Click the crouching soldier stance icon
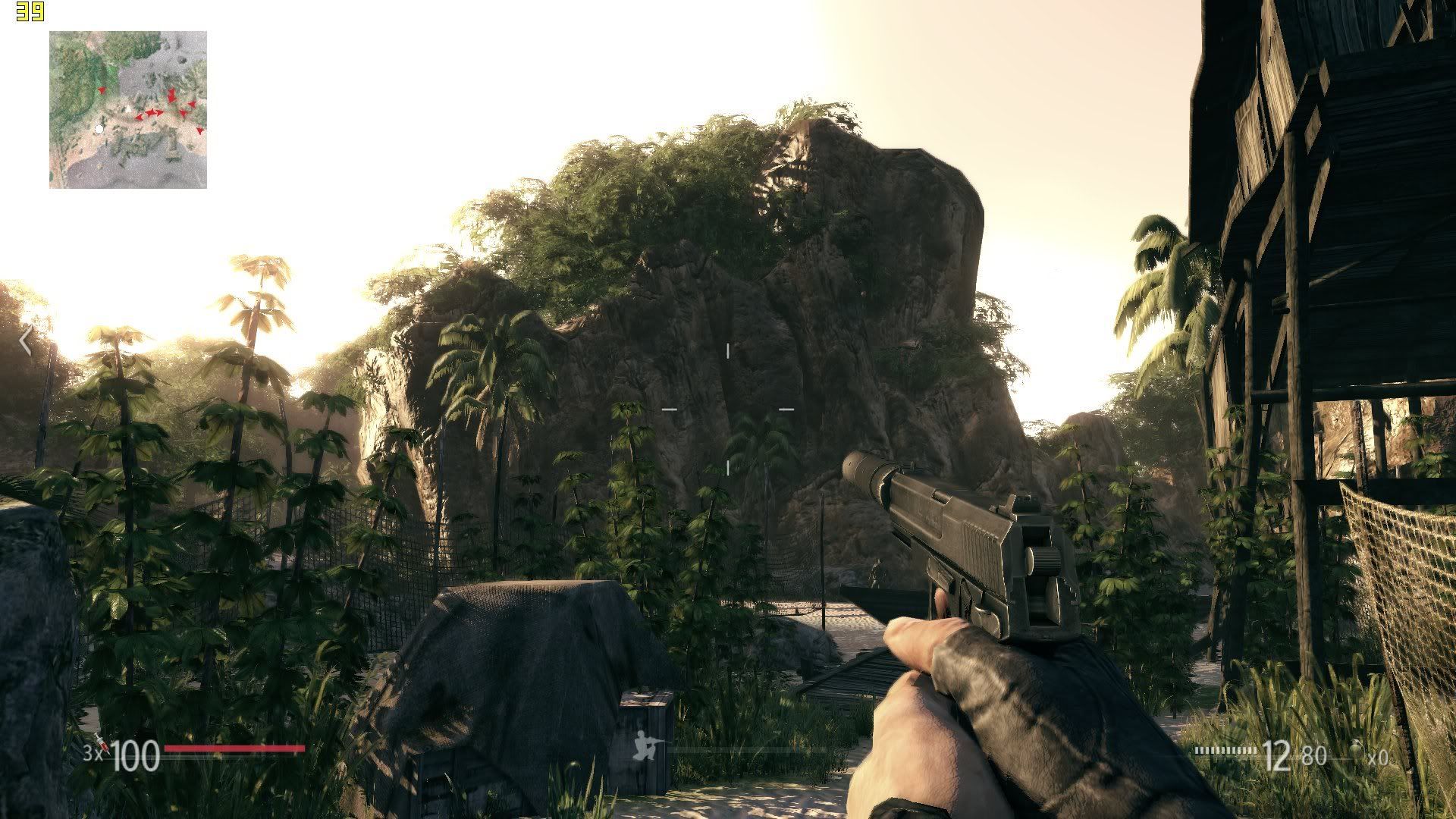The height and width of the screenshot is (819, 1456). click(648, 746)
